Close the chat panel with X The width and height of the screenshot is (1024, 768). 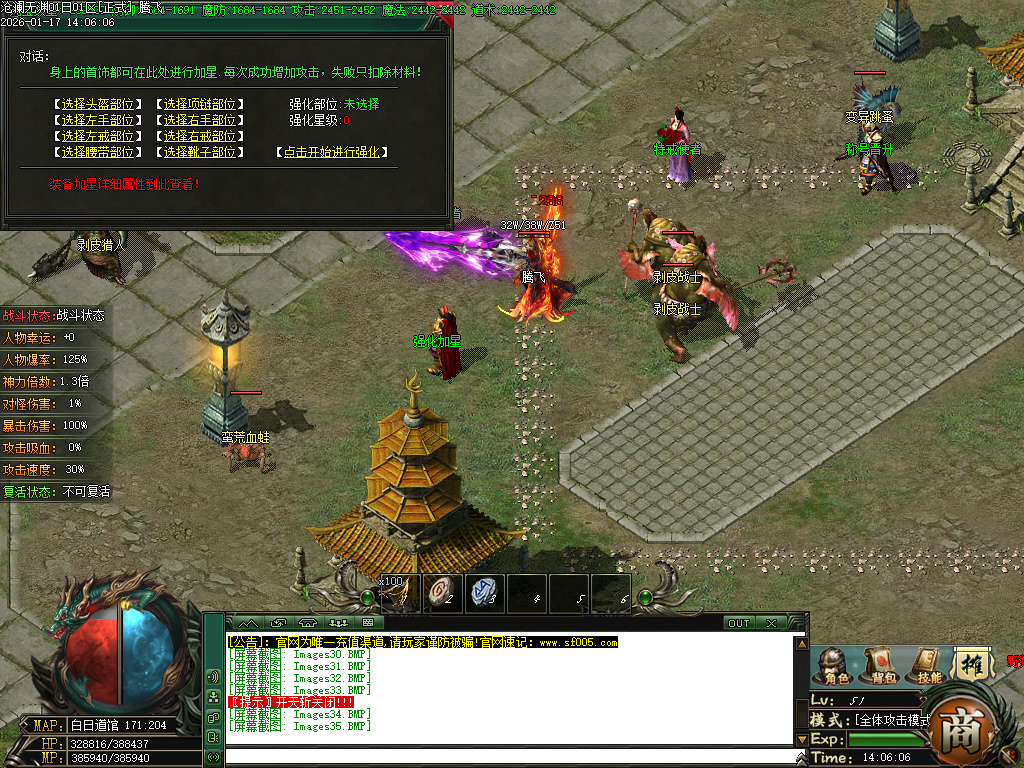pyautogui.click(x=771, y=623)
